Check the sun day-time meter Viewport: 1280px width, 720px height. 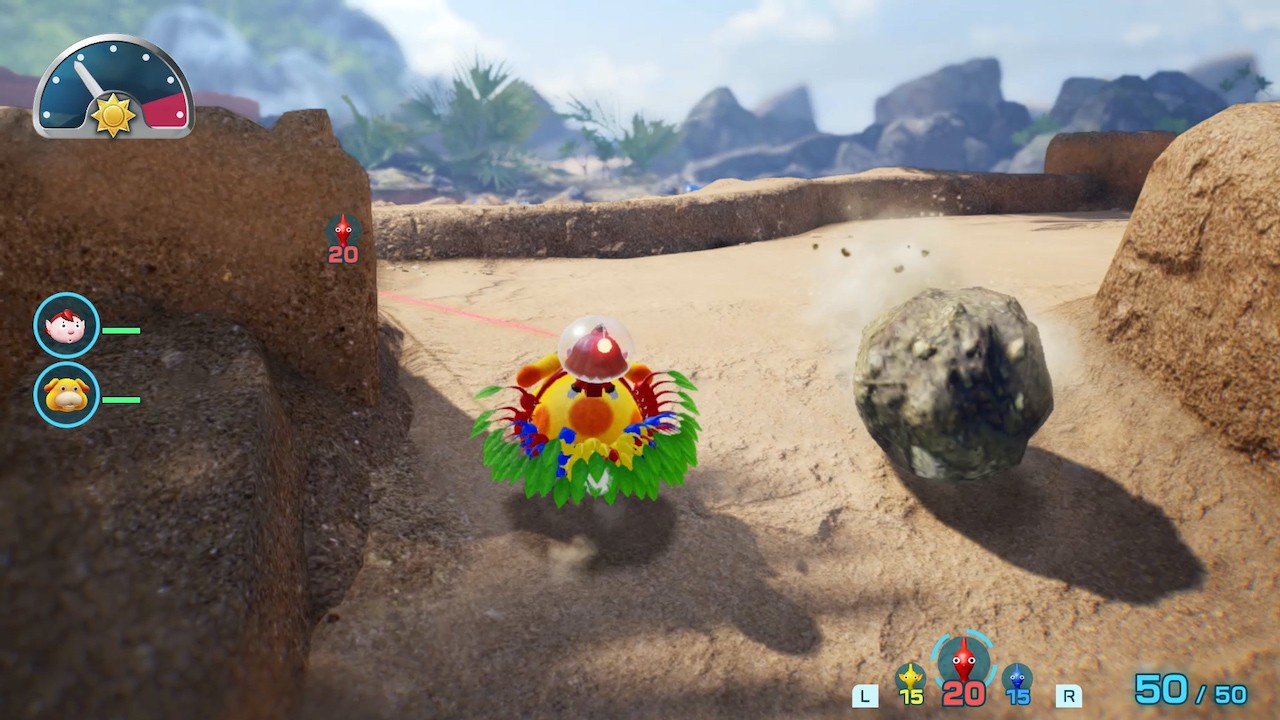coord(113,87)
